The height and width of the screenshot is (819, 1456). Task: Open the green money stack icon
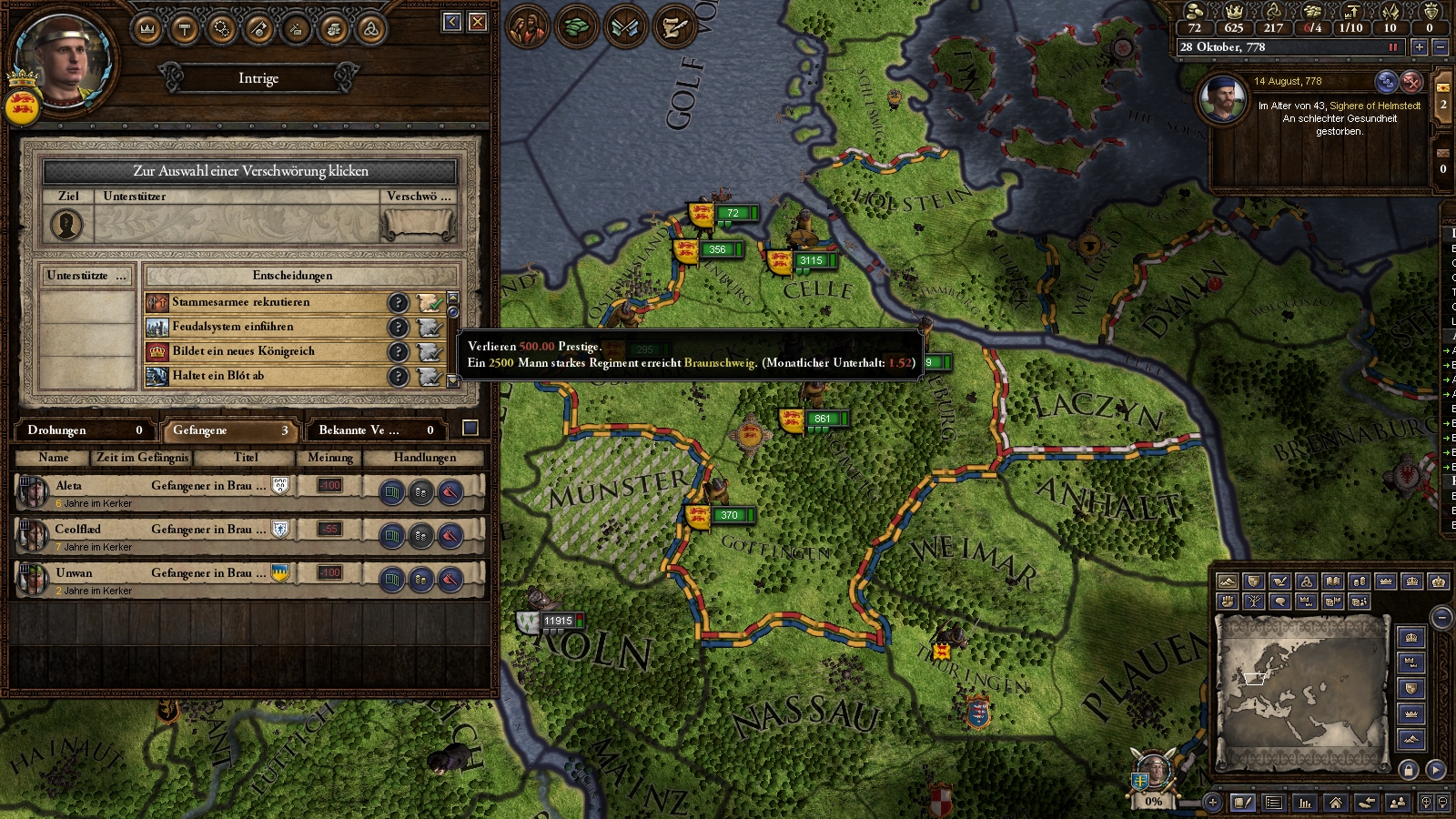point(576,27)
